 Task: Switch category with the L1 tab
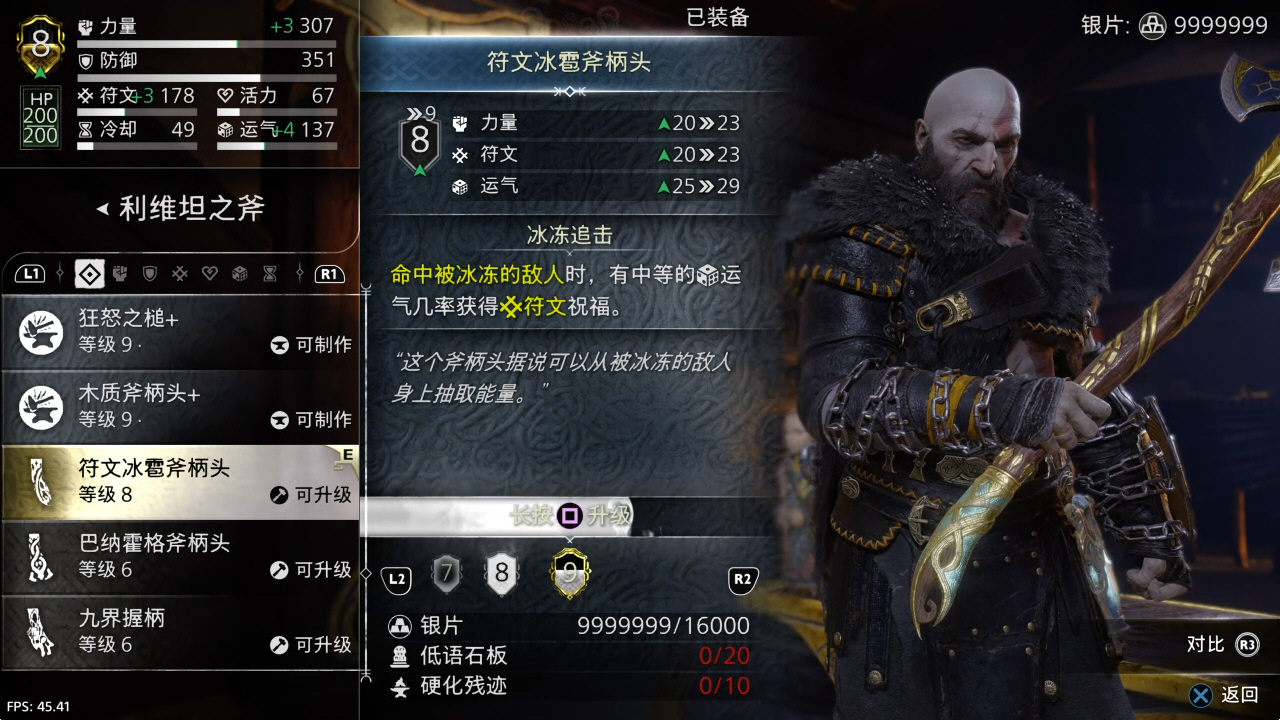click(x=31, y=274)
